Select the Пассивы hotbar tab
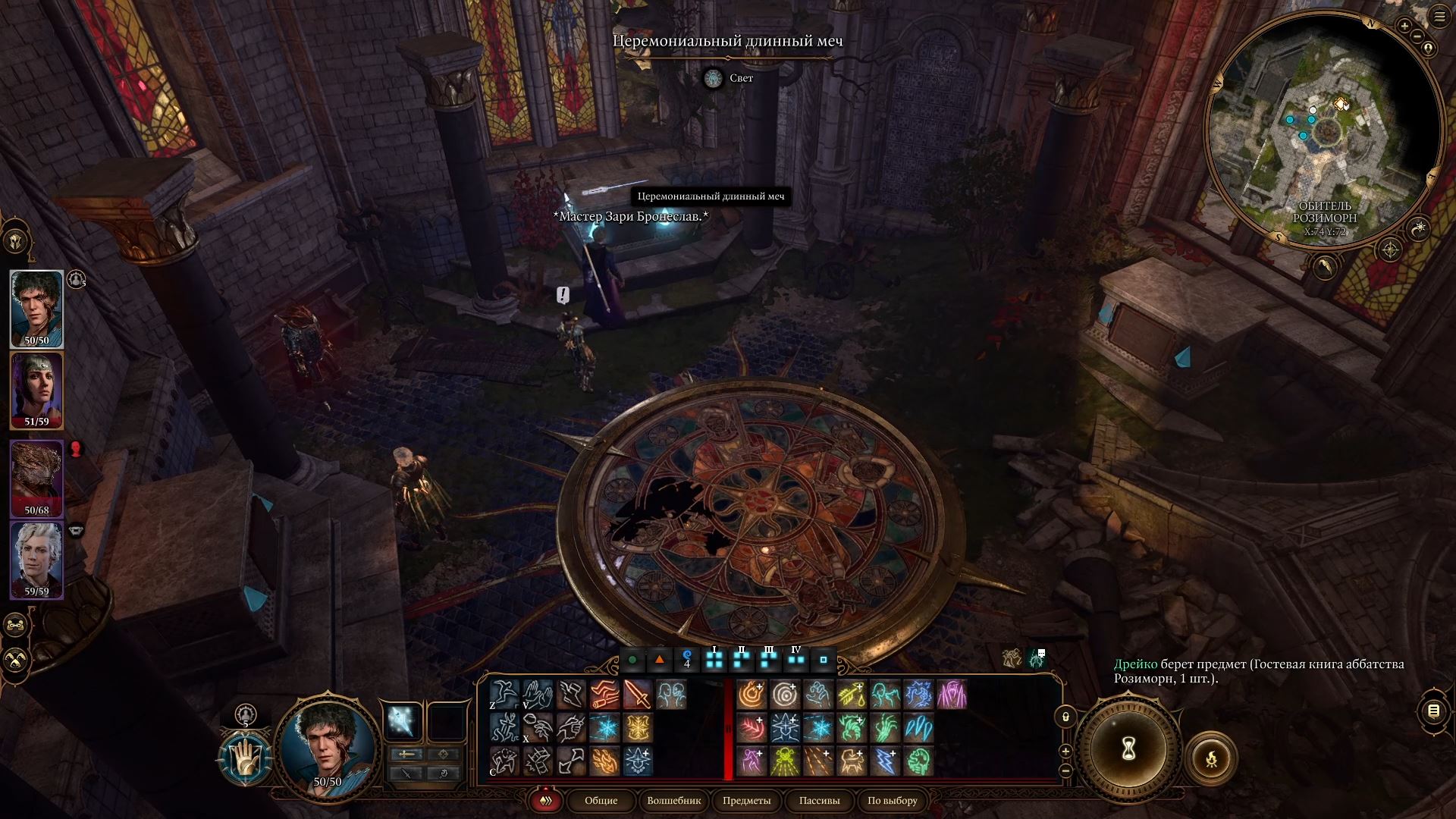The image size is (1456, 819). click(819, 801)
